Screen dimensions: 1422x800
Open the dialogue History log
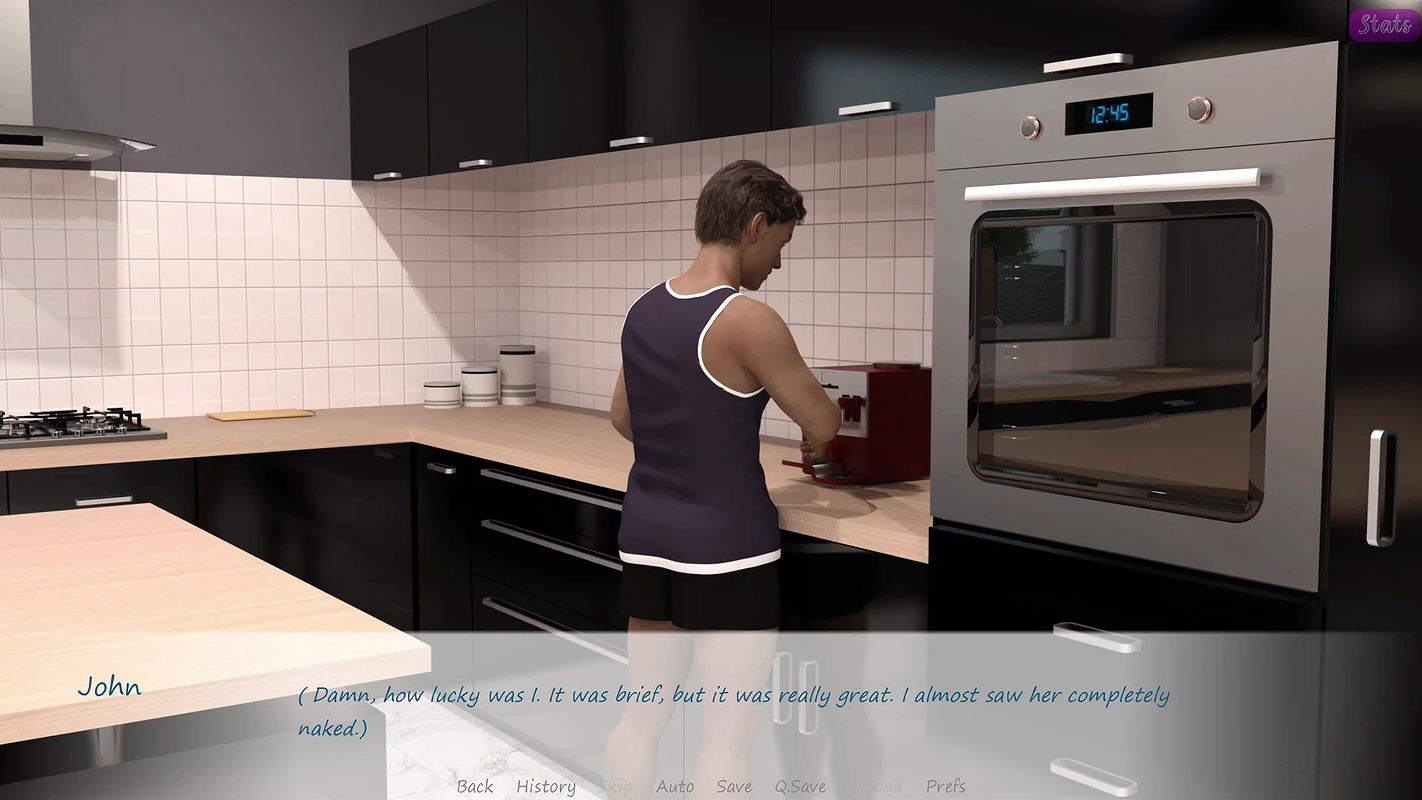(545, 786)
